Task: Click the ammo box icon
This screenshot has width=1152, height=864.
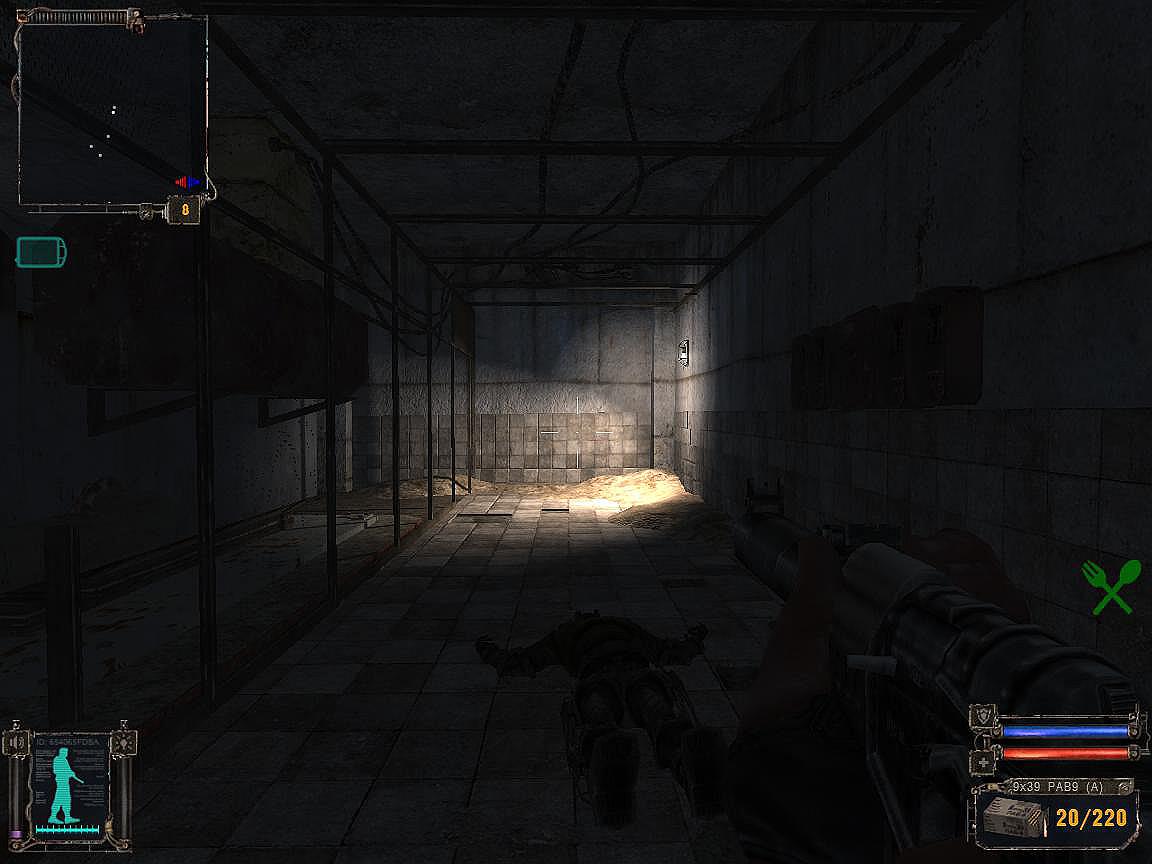Action: click(1011, 817)
